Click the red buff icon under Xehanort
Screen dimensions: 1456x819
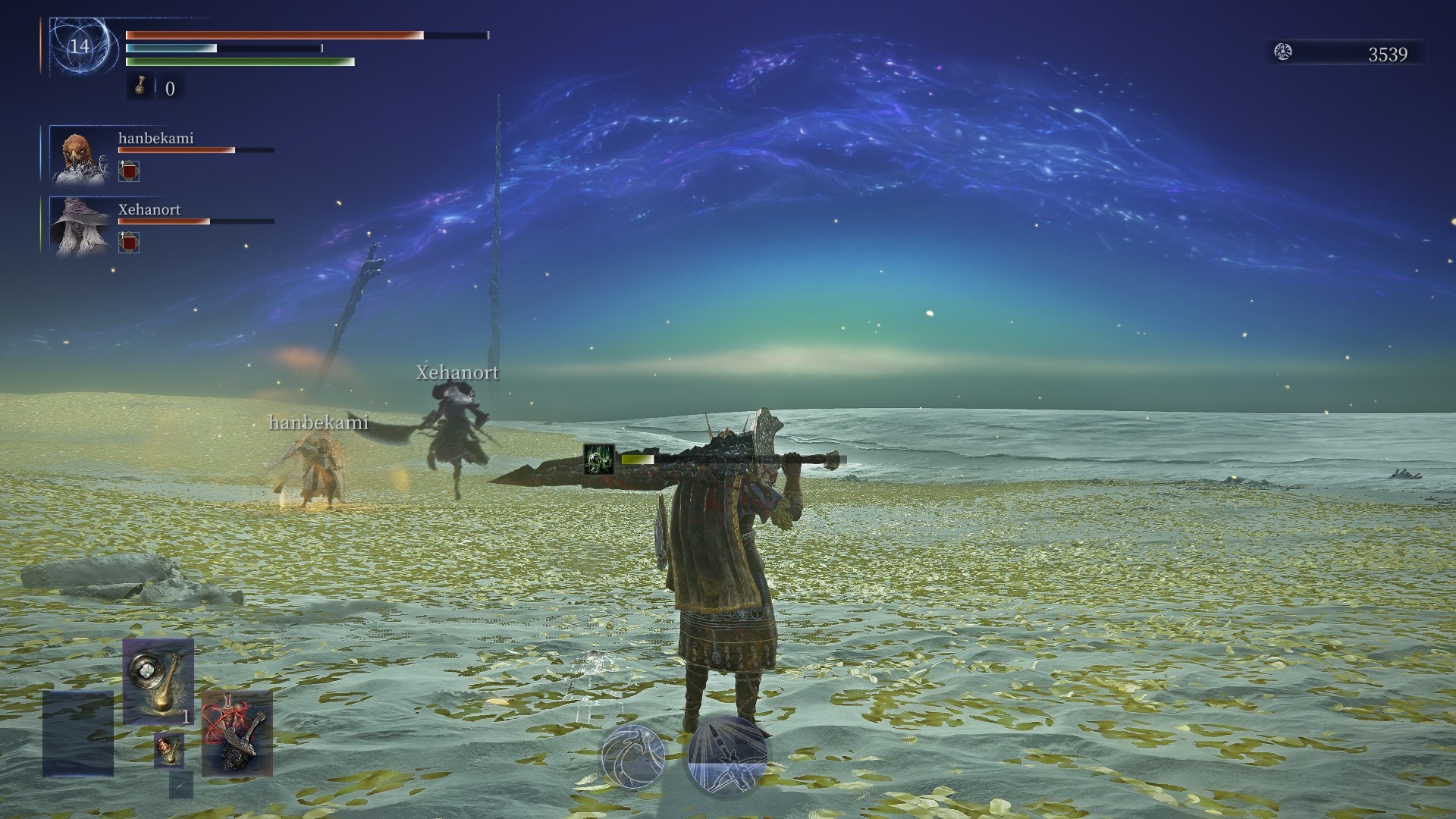point(130,243)
